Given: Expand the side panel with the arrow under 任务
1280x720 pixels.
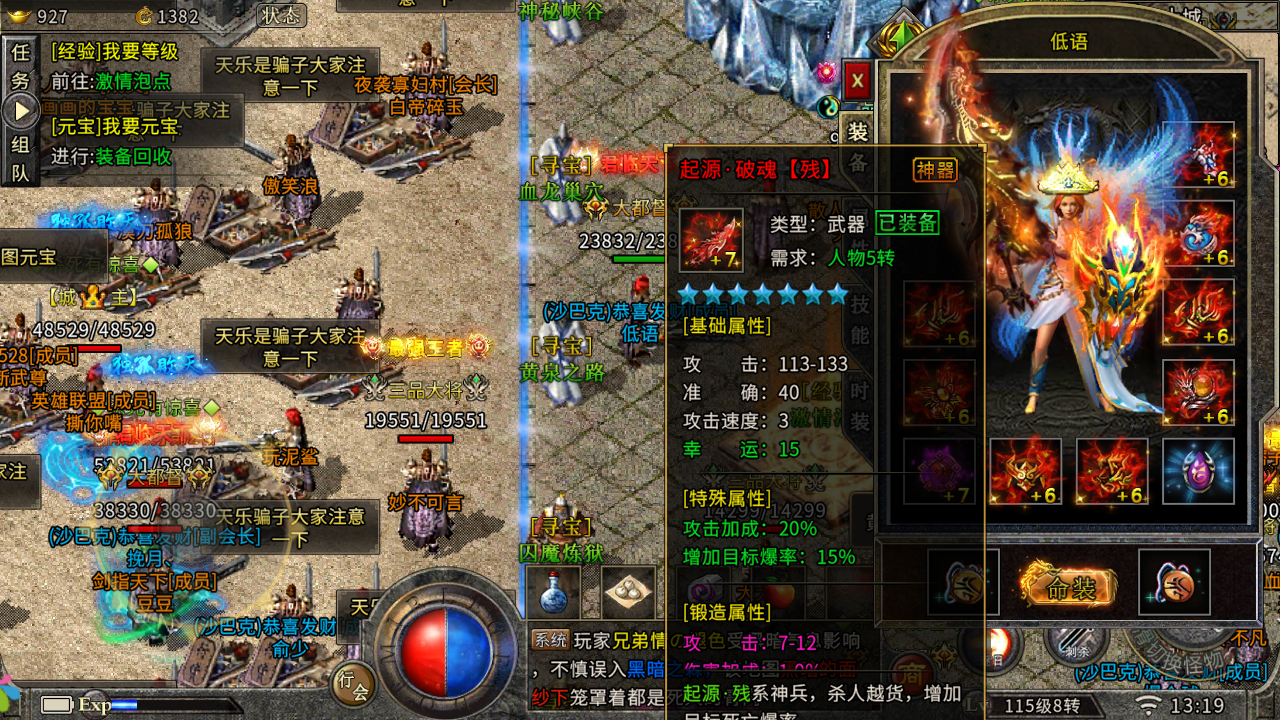Looking at the screenshot, I should [21, 110].
